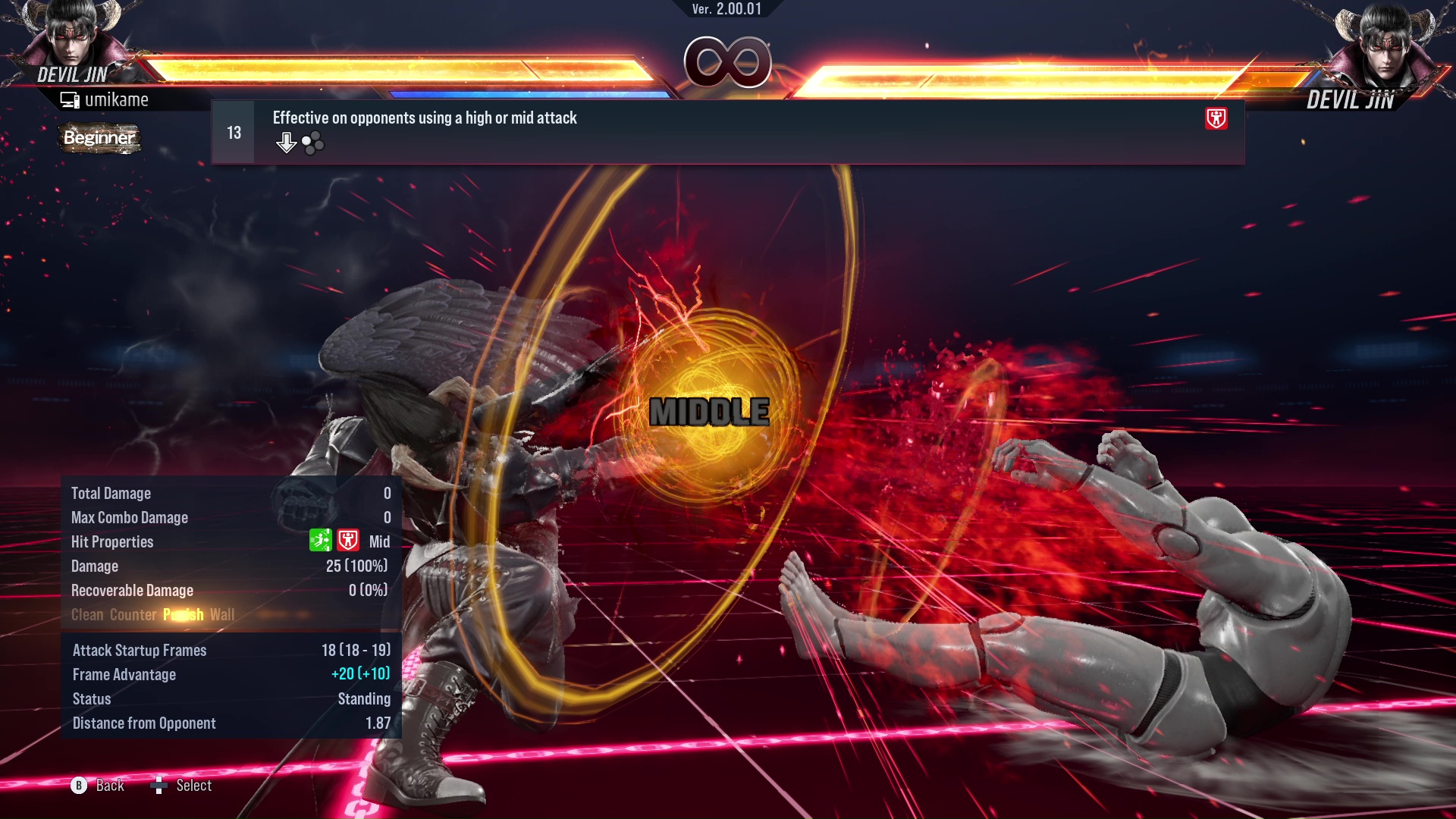
Task: Select the D-pad Select prompt icon
Action: (x=160, y=786)
